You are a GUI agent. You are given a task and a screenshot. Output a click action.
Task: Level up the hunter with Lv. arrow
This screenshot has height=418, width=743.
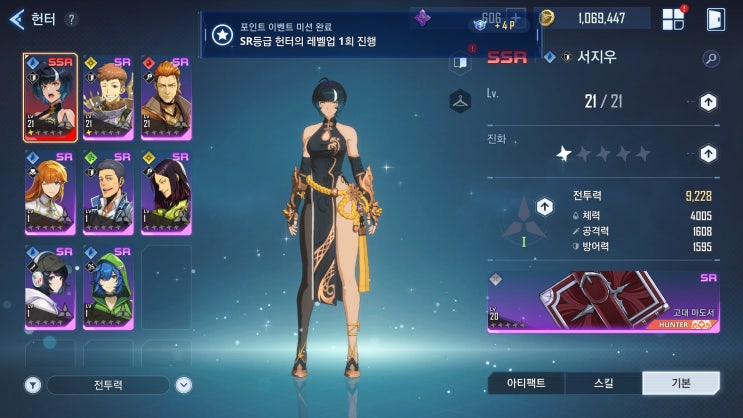708,101
